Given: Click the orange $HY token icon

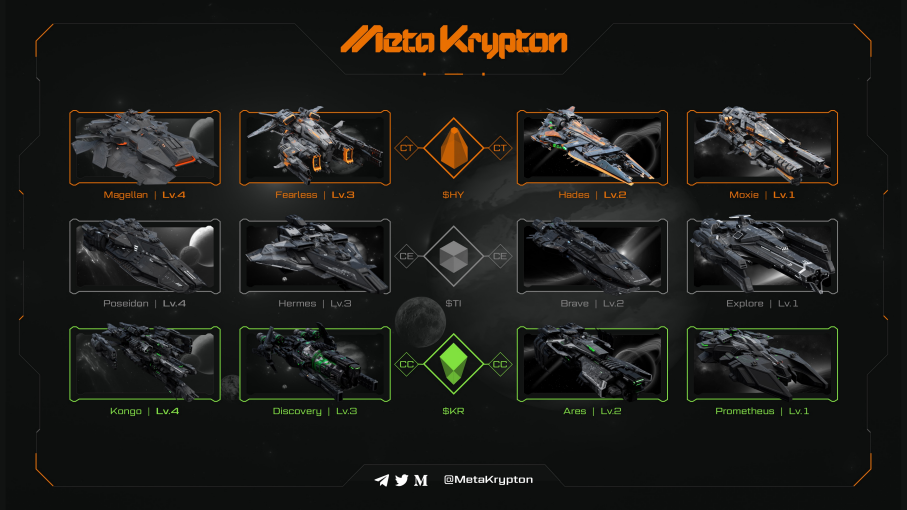Looking at the screenshot, I should coord(454,149).
